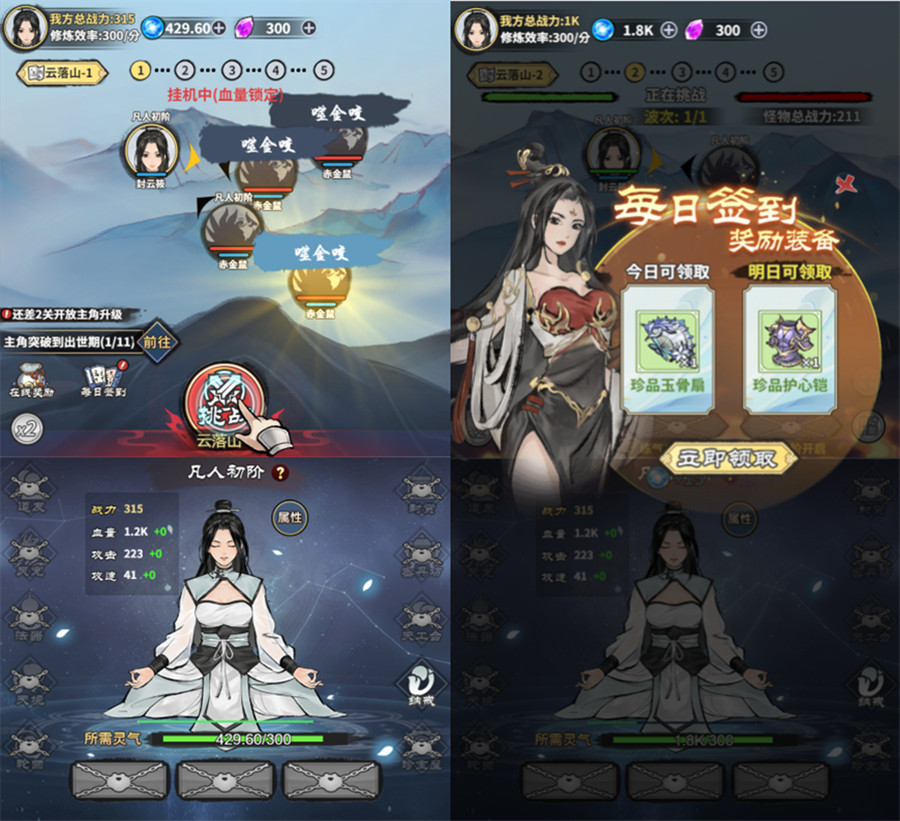The height and width of the screenshot is (821, 900).
Task: Close the 每日签到 popup with the red X
Action: pyautogui.click(x=845, y=183)
